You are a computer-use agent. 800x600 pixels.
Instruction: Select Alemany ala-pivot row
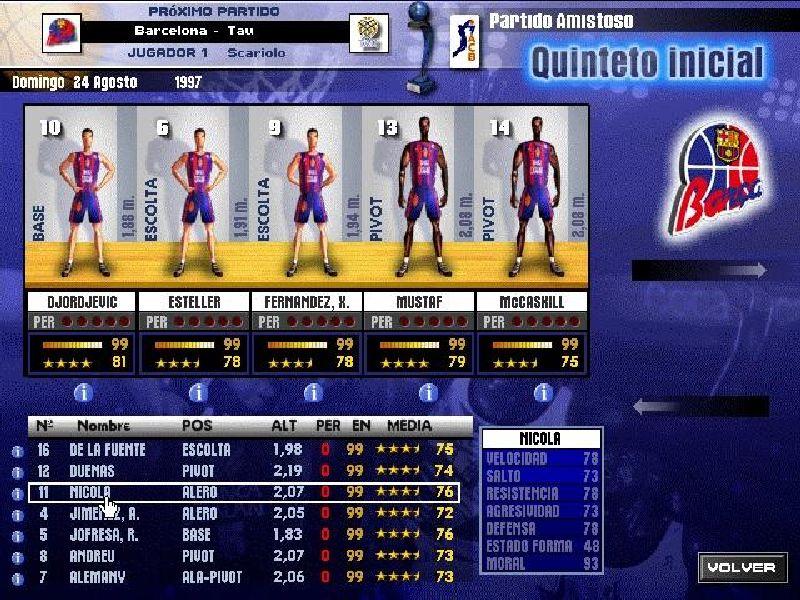click(240, 576)
